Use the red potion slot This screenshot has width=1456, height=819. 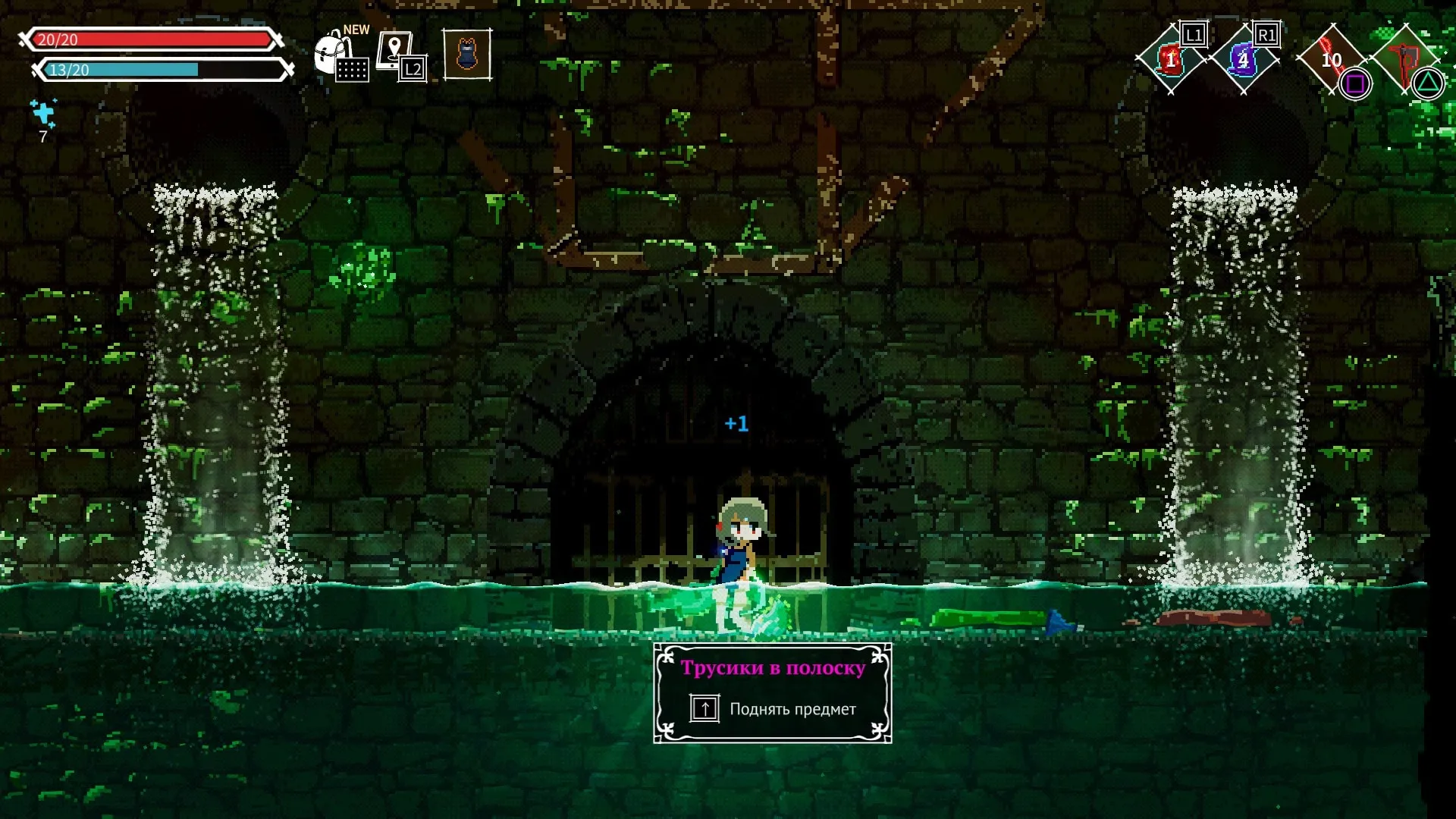coord(1170,60)
